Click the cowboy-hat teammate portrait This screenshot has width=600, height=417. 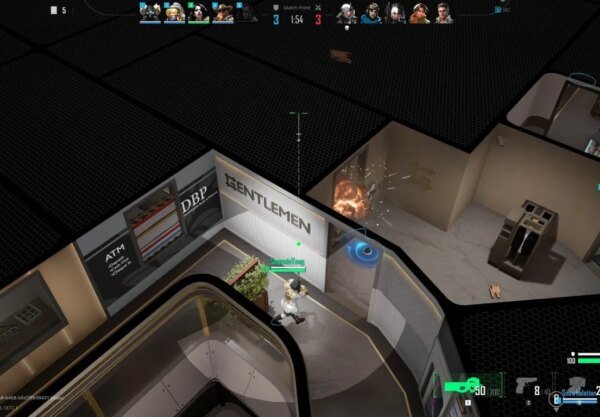coord(223,13)
